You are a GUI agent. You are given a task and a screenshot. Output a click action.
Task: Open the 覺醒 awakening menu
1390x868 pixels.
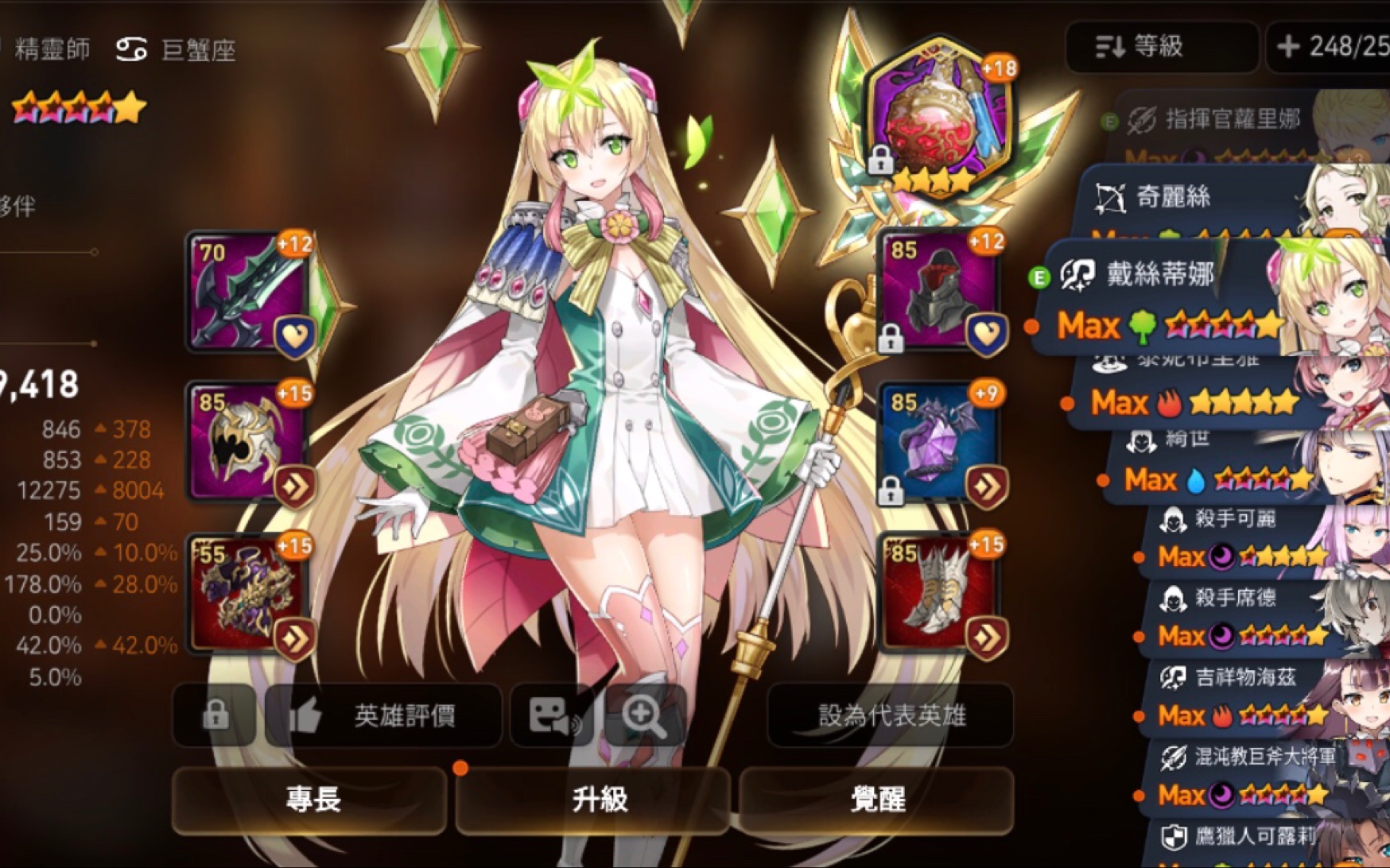pos(876,799)
